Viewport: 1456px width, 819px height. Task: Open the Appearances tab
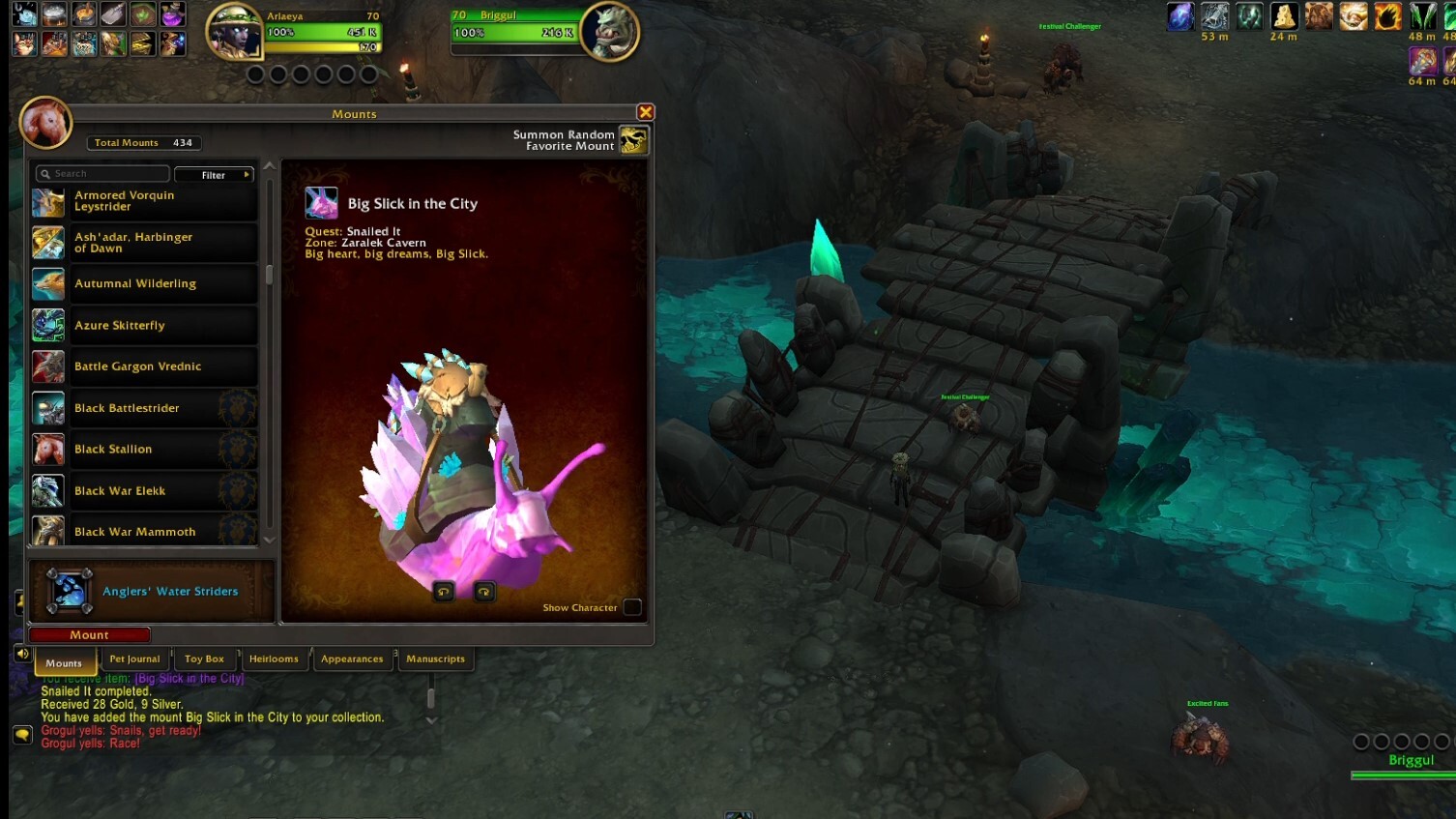click(352, 659)
